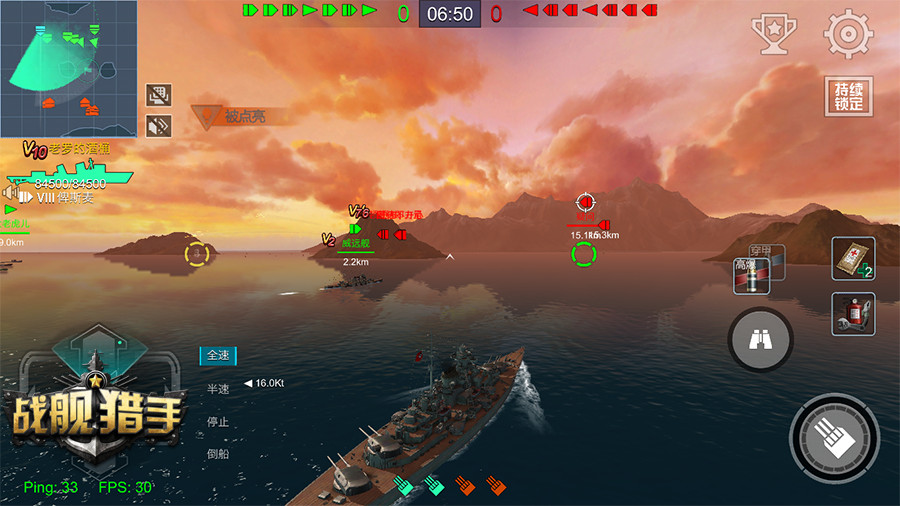Toggle the 持续锁定 continuous lock button
This screenshot has height=506, width=900.
click(x=848, y=96)
